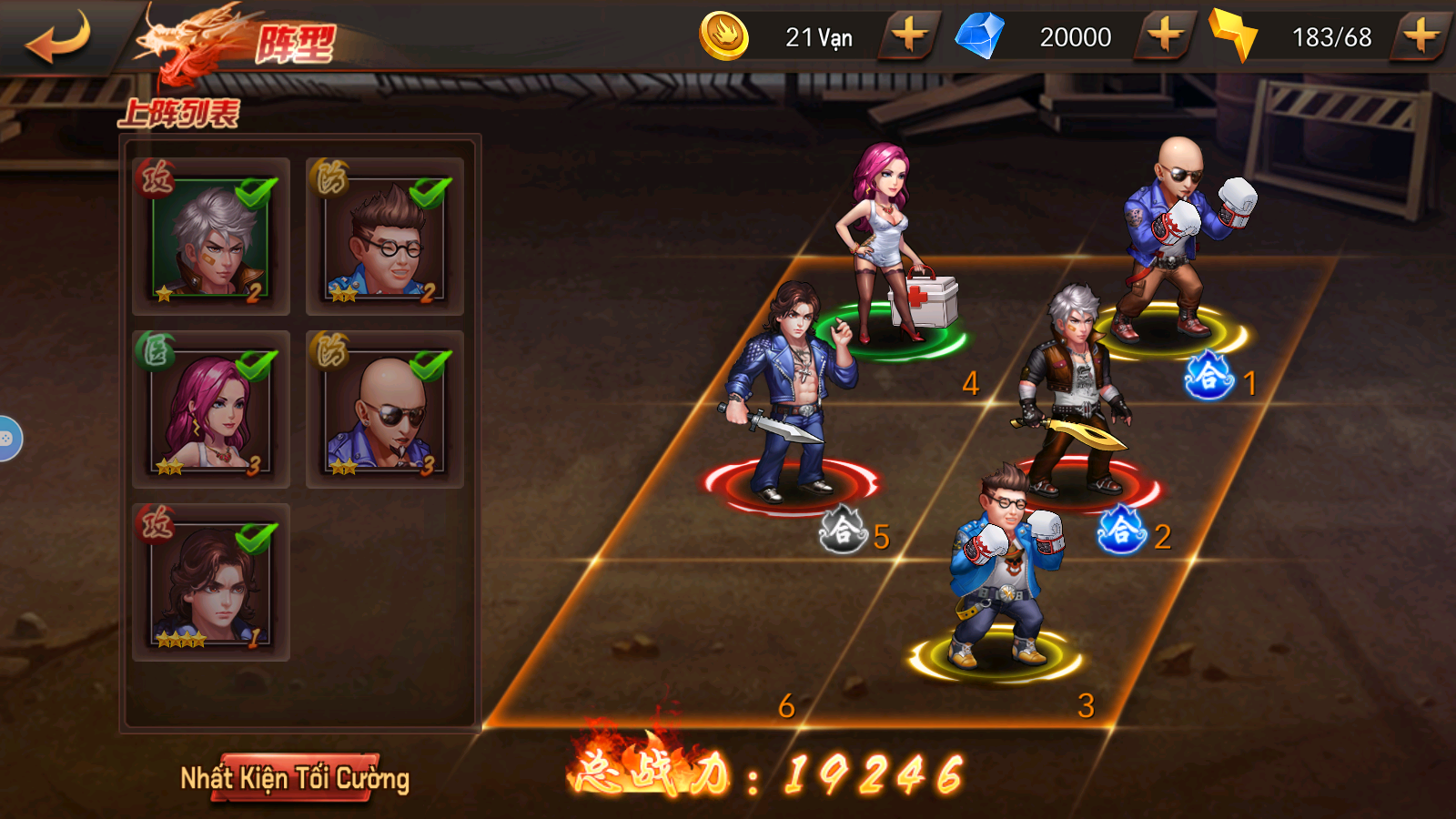Select the nurse unit on tile 4

tap(886, 250)
